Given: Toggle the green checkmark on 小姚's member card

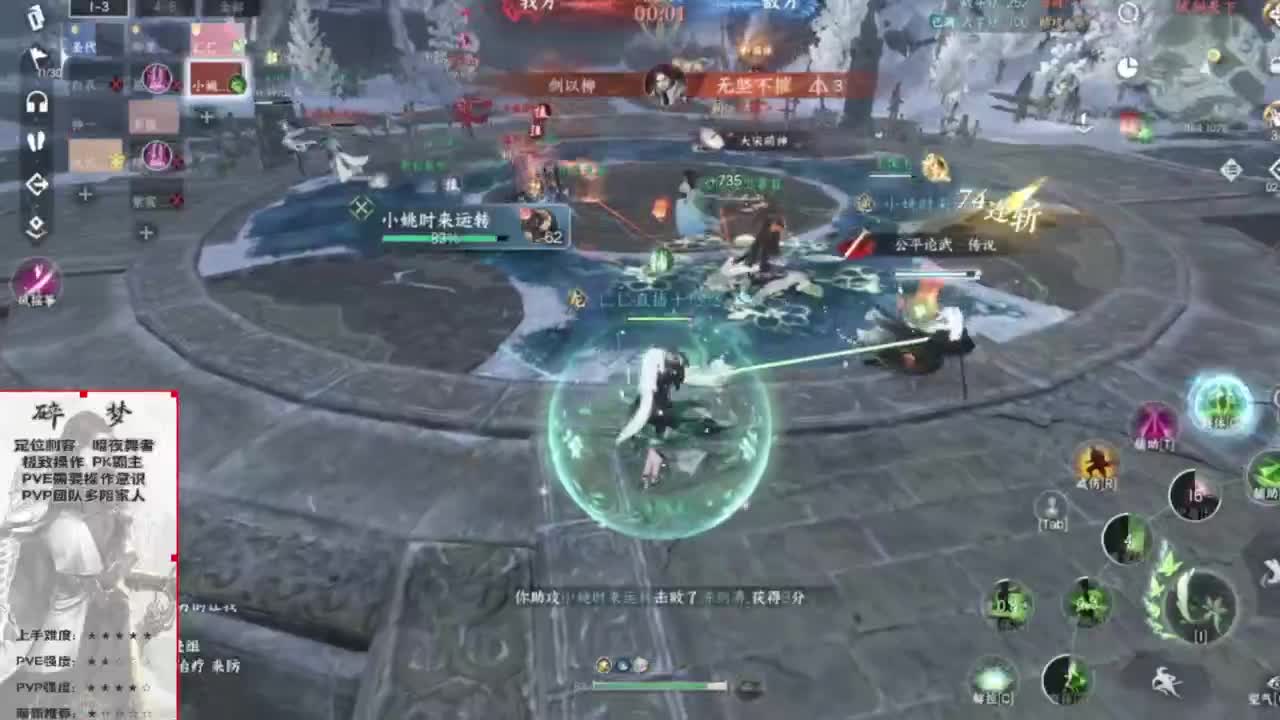Looking at the screenshot, I should click(237, 82).
